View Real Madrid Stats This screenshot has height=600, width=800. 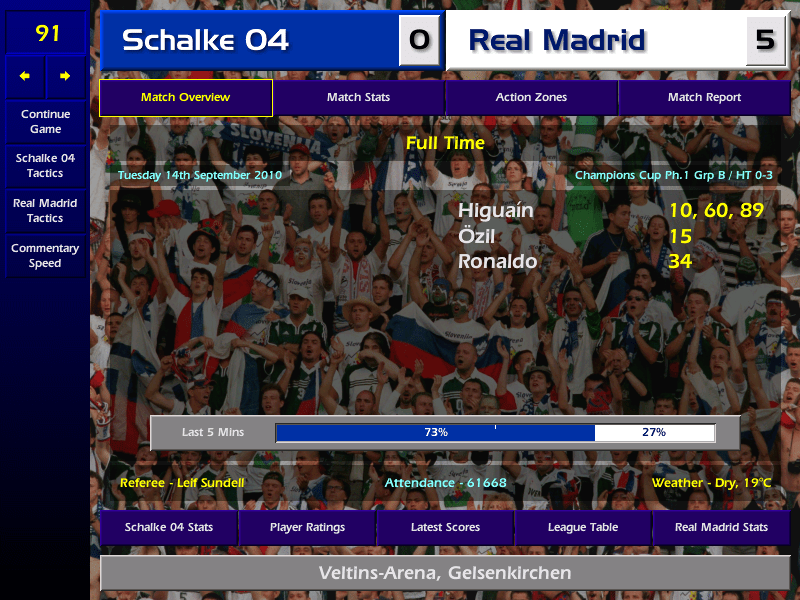[x=721, y=527]
